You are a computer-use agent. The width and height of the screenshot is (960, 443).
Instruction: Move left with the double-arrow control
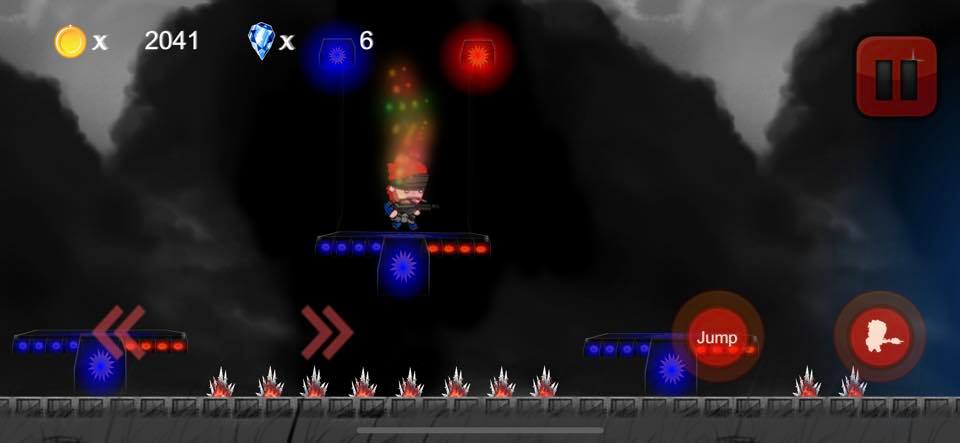pos(119,332)
